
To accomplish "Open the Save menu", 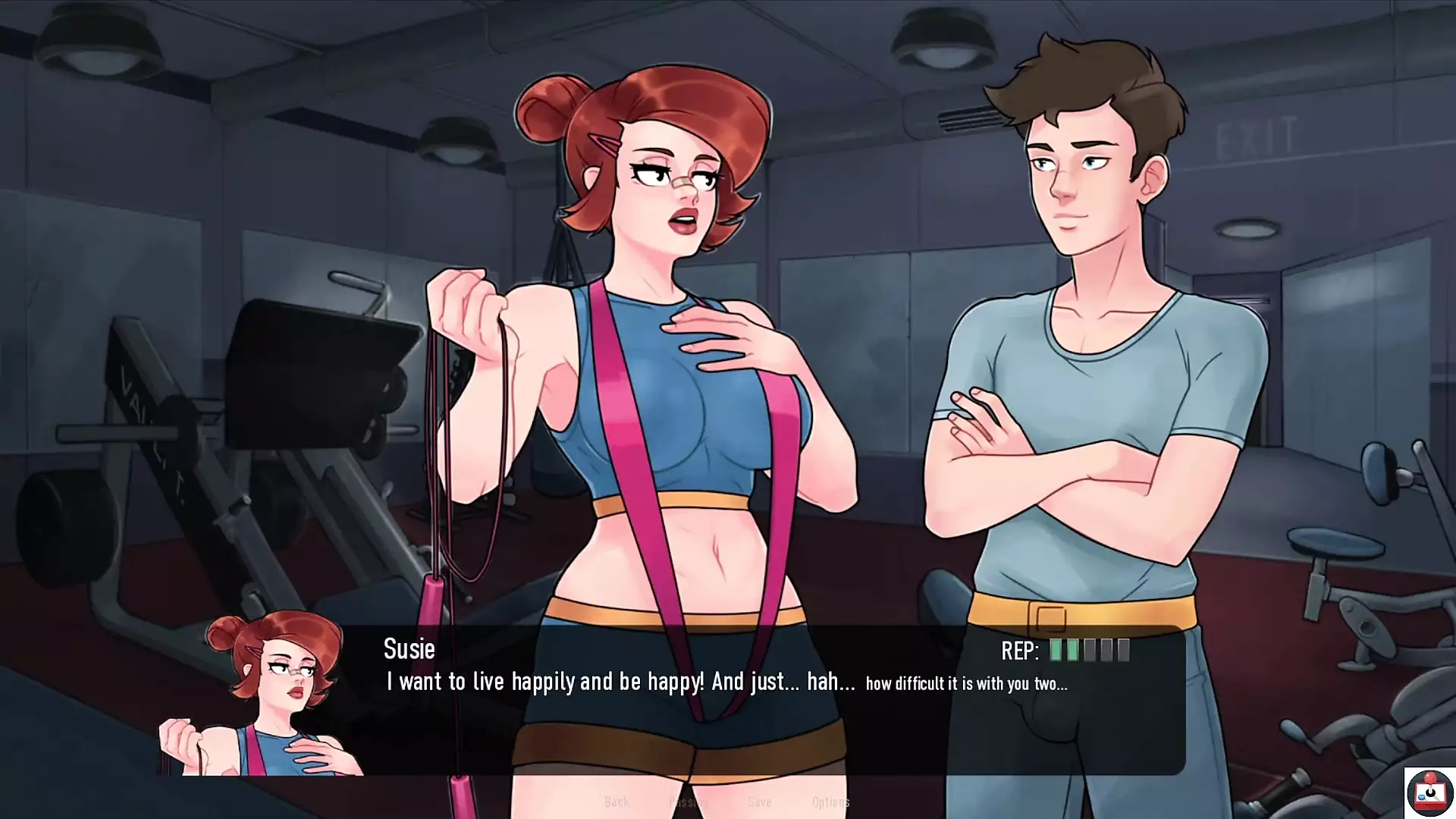I will click(x=759, y=802).
